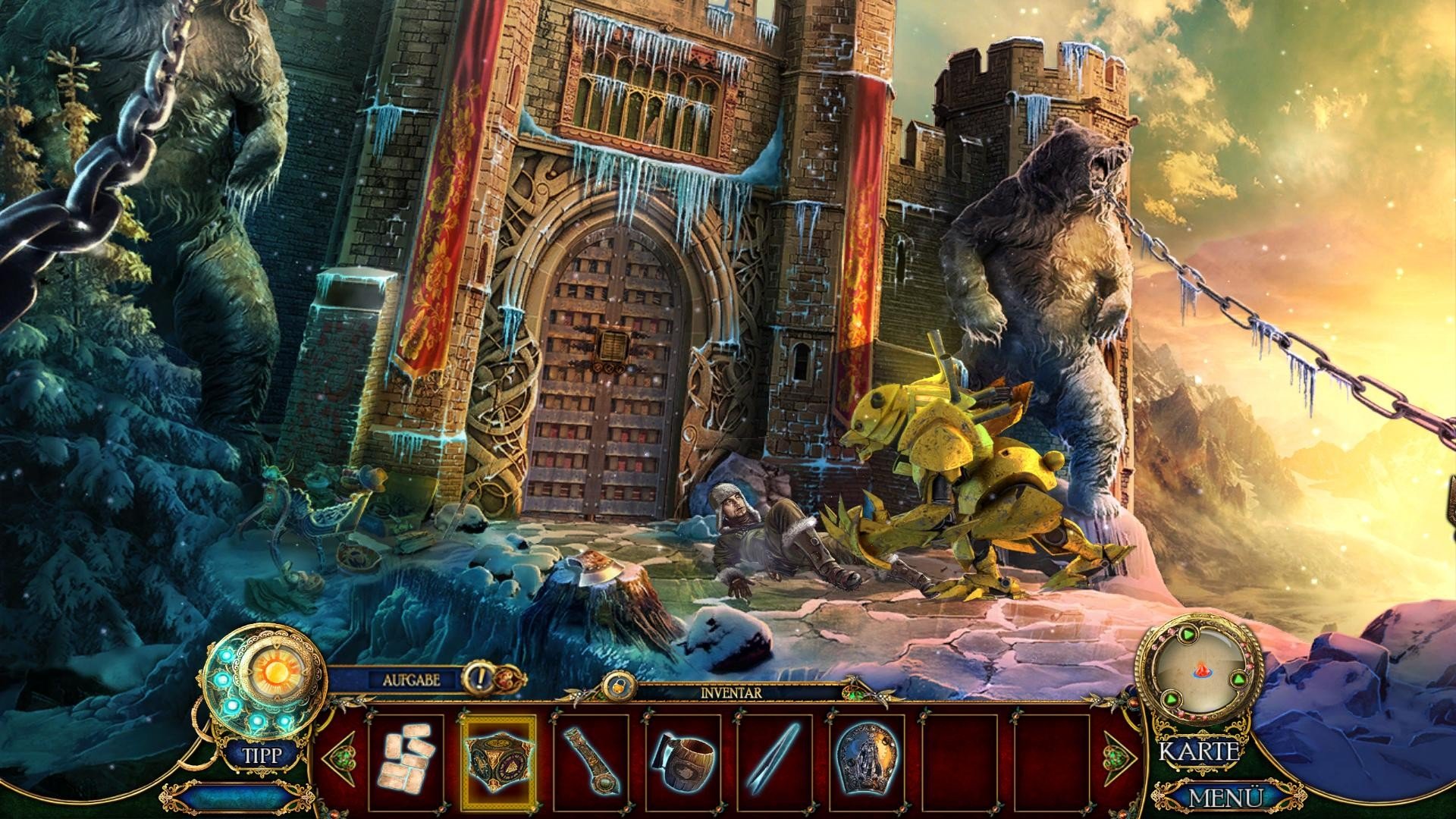Viewport: 1456px width, 819px height.
Task: Toggle the inventory padlock icon
Action: pos(615,686)
